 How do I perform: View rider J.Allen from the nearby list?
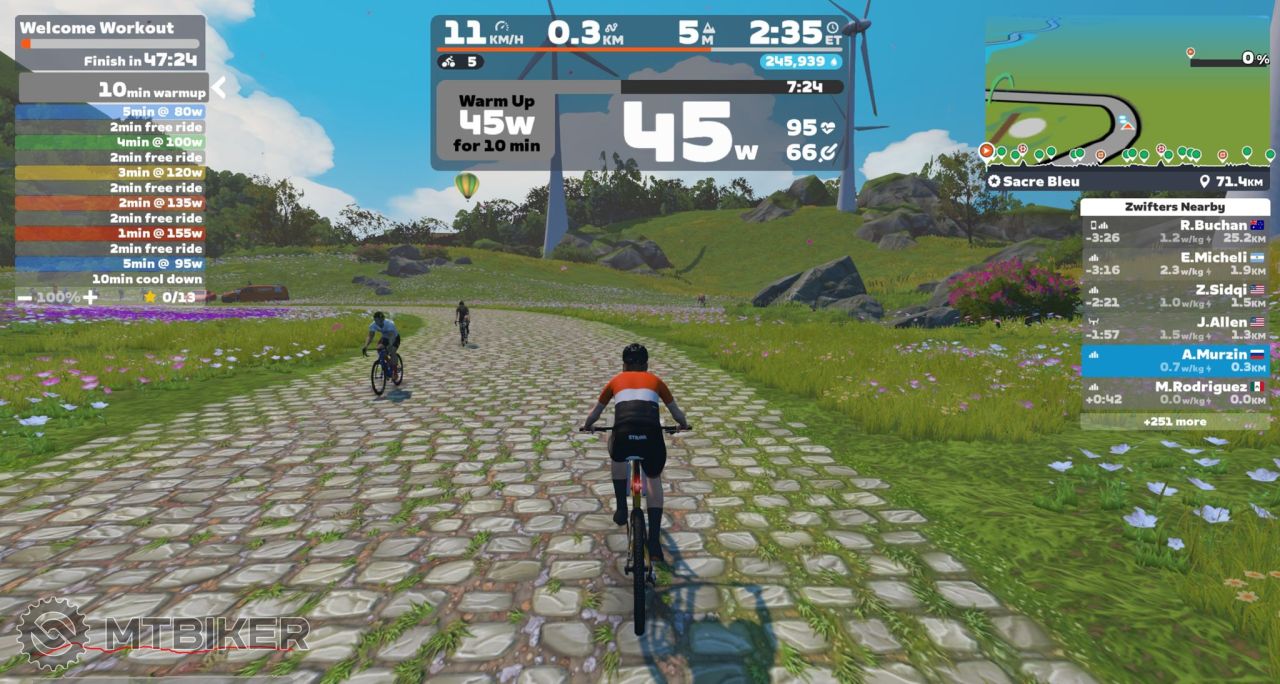click(1176, 328)
